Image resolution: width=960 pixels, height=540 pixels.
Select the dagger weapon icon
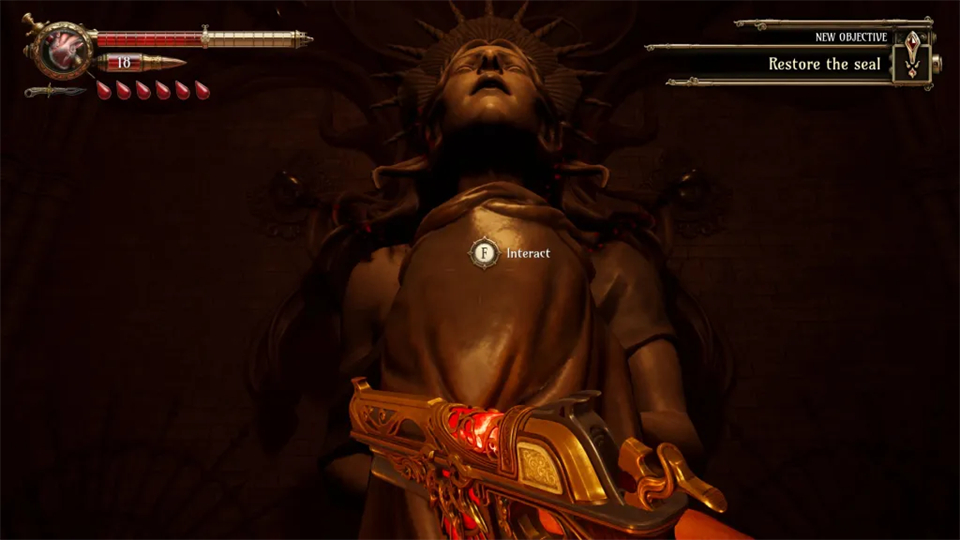click(55, 91)
